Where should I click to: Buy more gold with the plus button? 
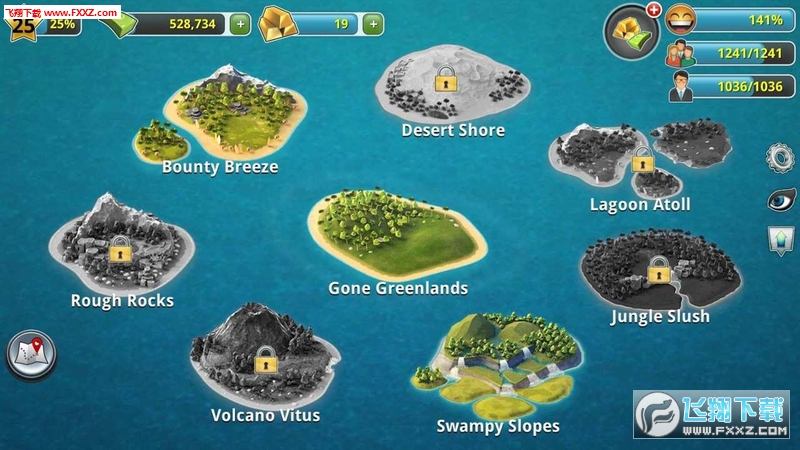372,24
